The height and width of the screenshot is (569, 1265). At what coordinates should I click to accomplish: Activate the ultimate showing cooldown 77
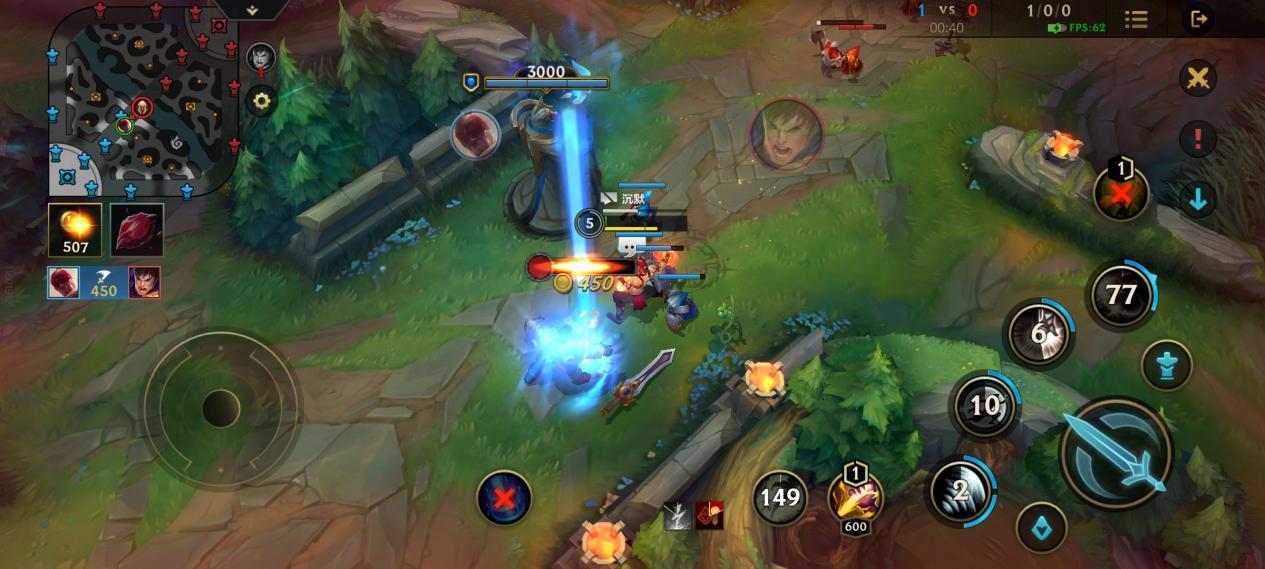point(1121,295)
